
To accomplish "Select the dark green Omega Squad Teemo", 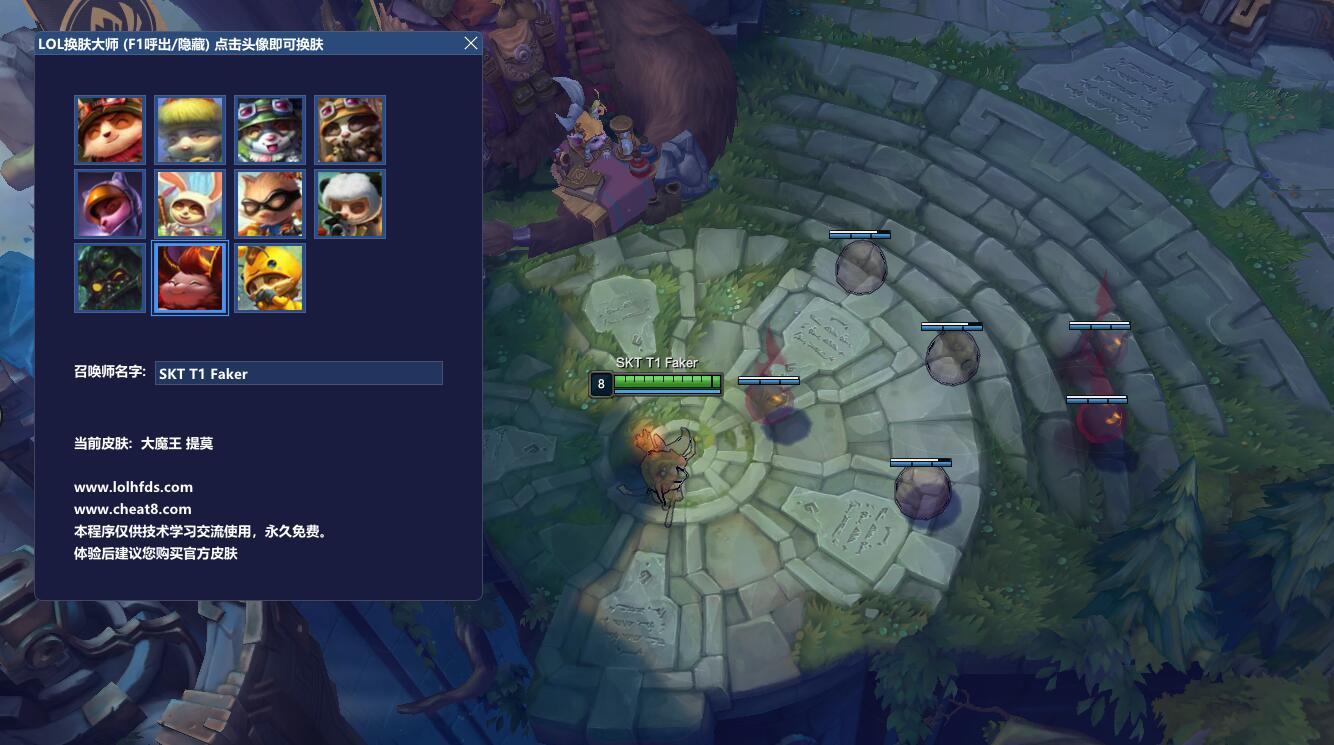I will tap(110, 278).
